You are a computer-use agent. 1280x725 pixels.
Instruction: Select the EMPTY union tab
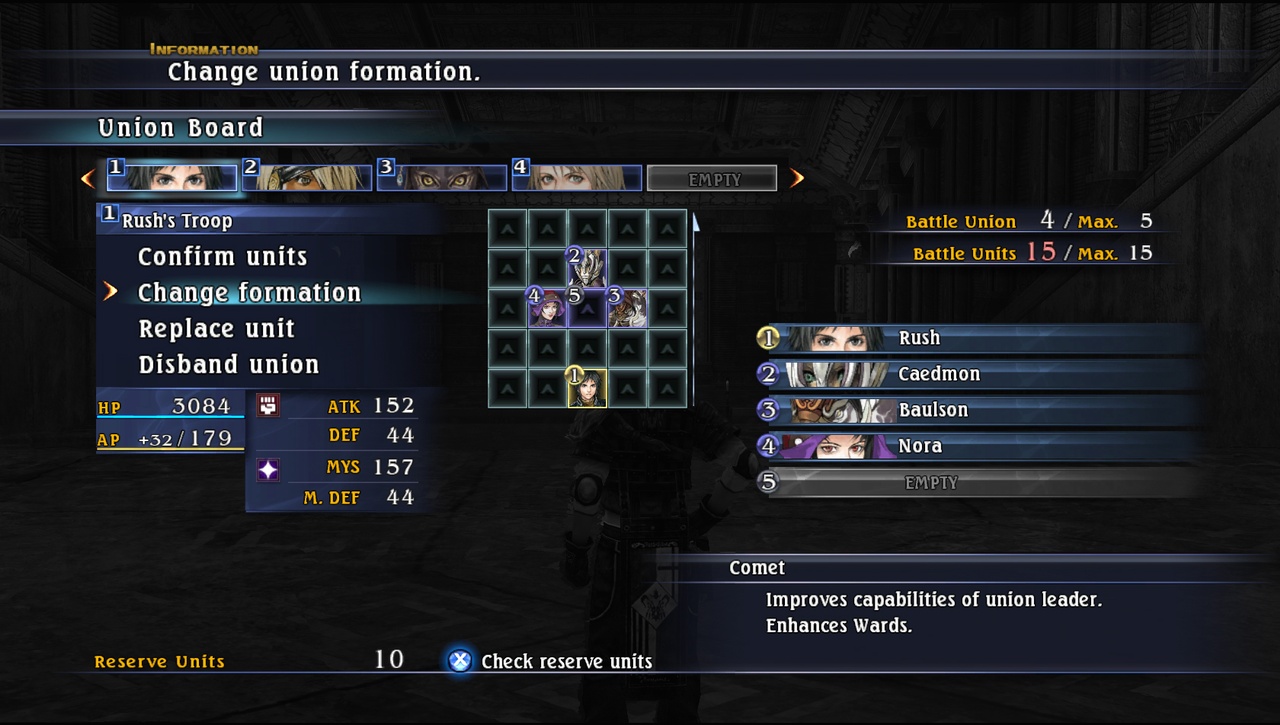(712, 179)
